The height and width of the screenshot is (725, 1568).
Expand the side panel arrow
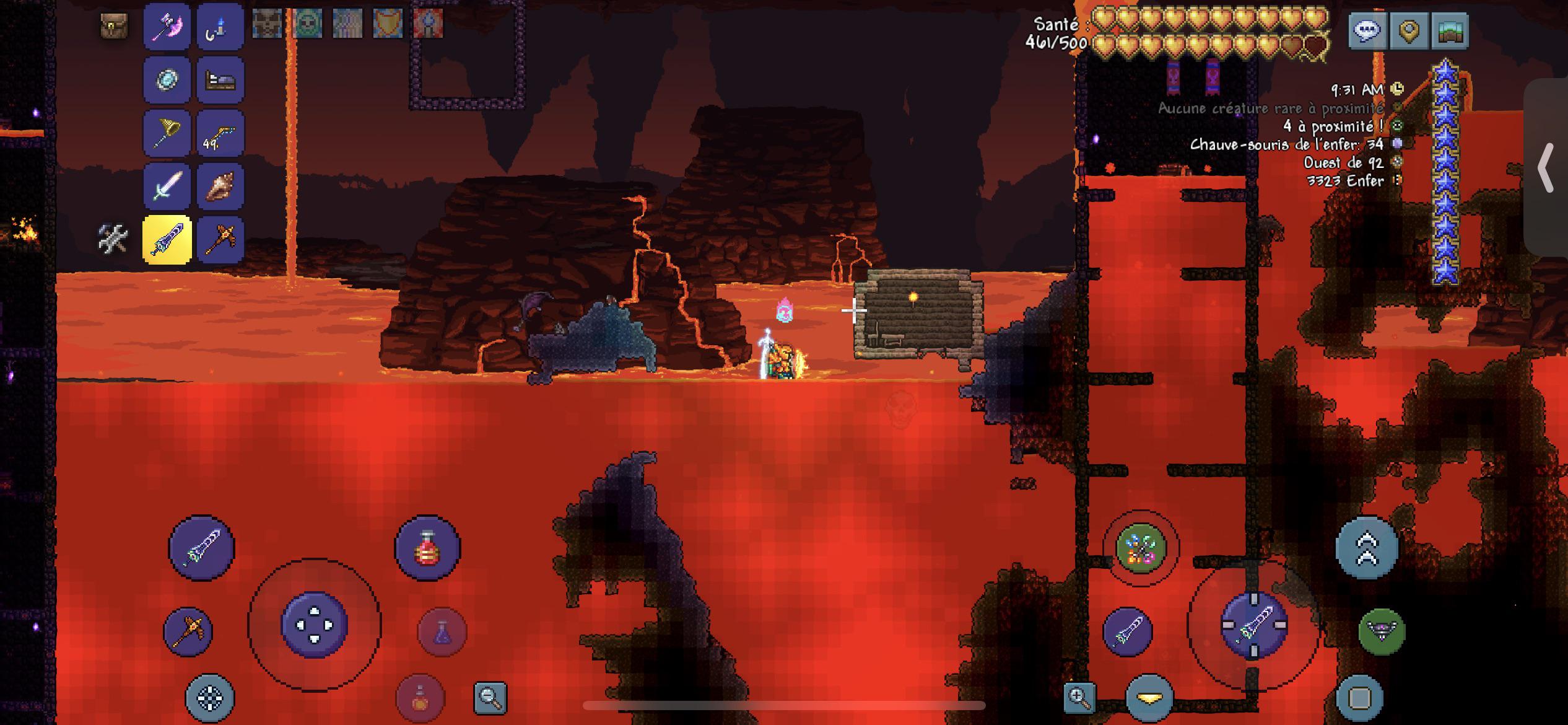[x=1546, y=167]
